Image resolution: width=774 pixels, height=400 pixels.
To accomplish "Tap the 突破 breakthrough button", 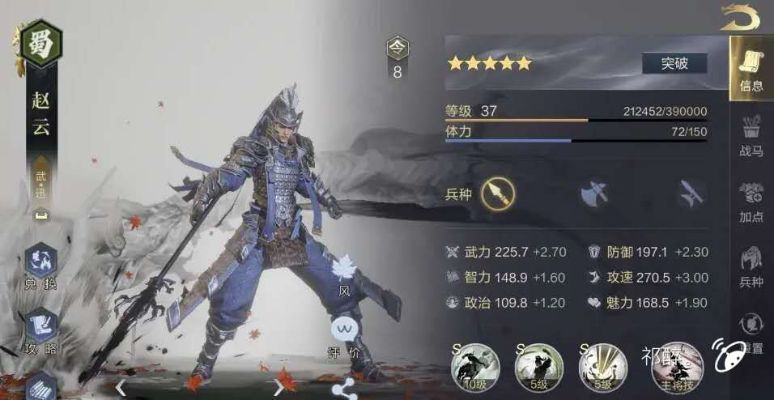I will click(674, 63).
